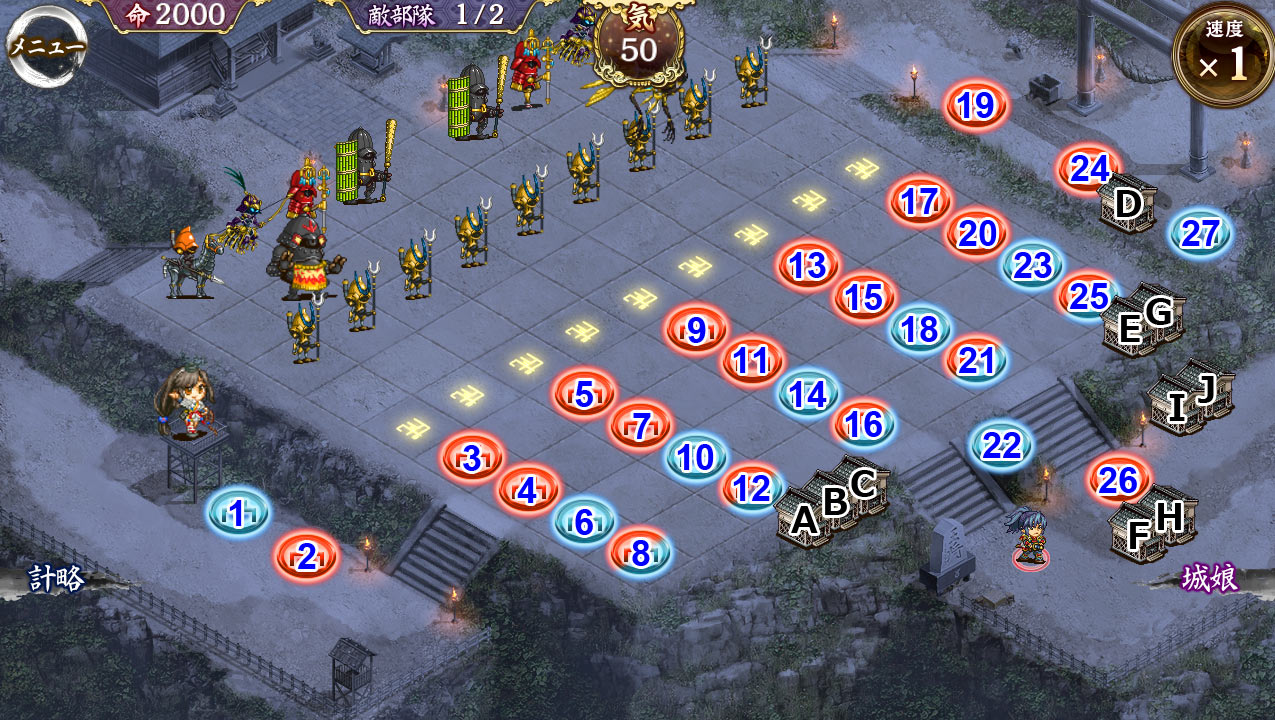Image resolution: width=1275 pixels, height=720 pixels.
Task: Open the 城娘 castle girl panel
Action: (x=1210, y=578)
